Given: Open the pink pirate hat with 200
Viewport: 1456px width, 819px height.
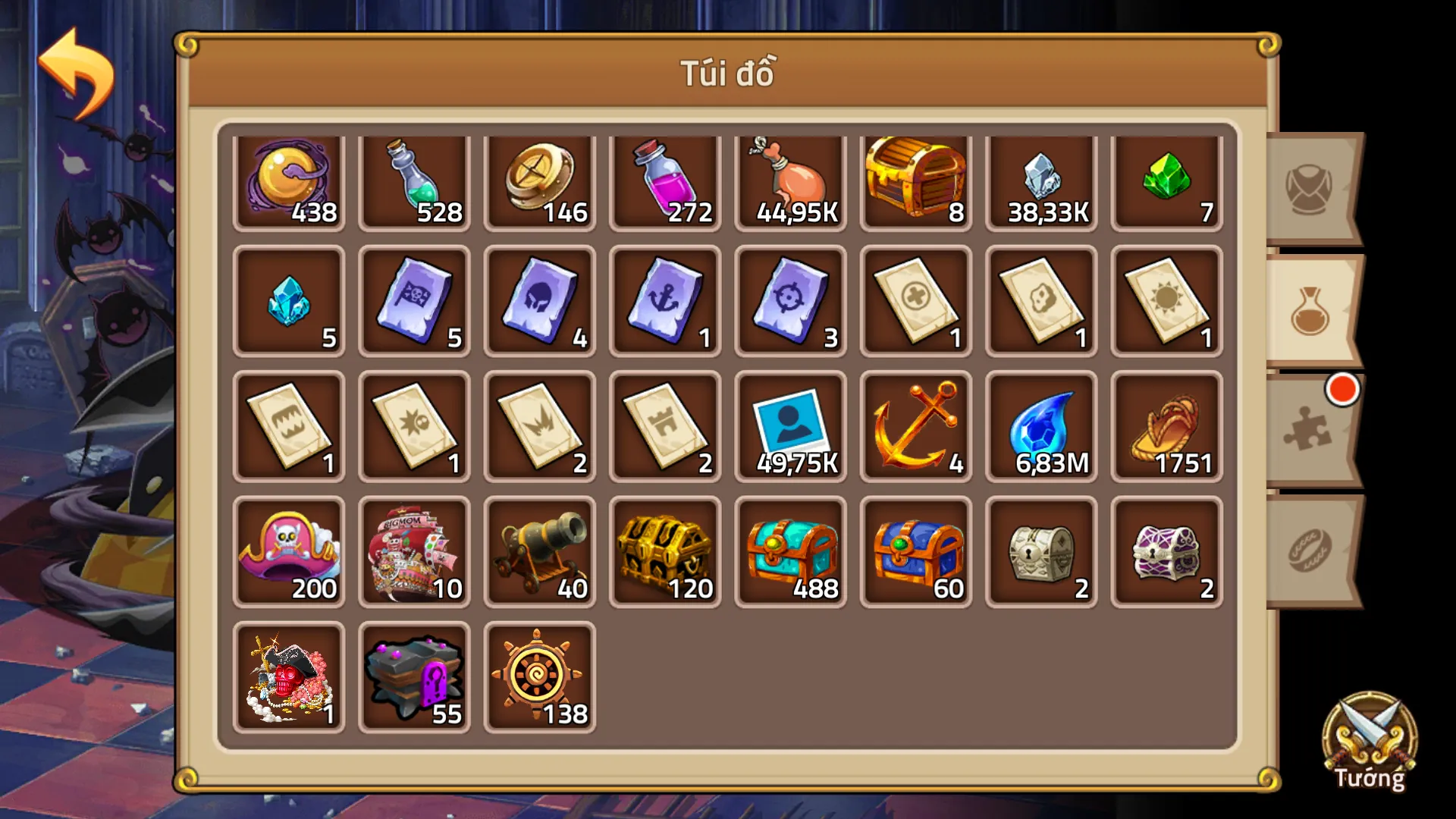Looking at the screenshot, I should [288, 551].
